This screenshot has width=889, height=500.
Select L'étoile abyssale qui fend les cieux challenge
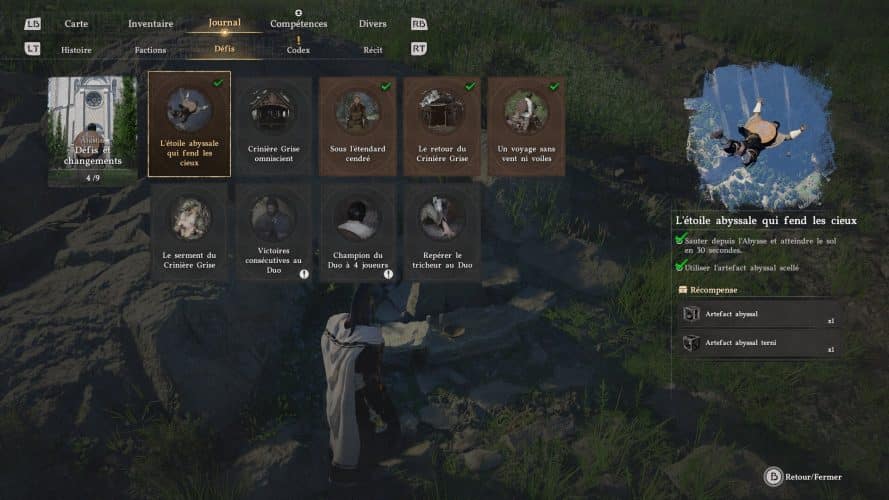coord(189,124)
